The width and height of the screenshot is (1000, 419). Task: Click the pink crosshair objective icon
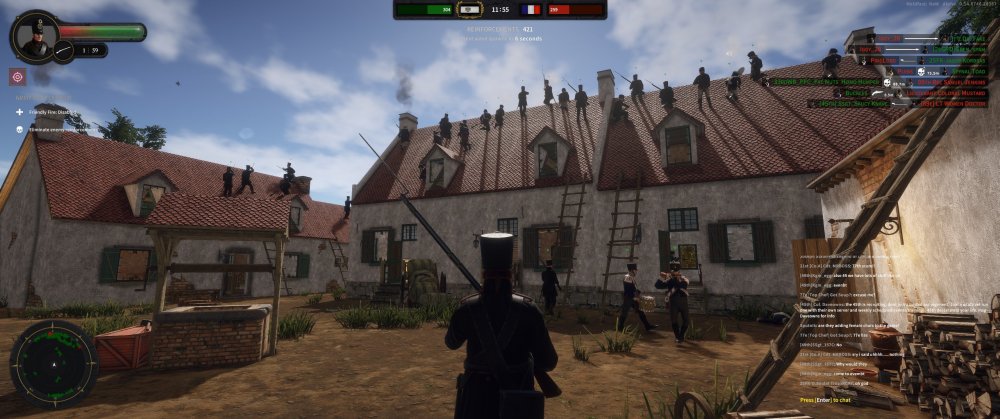pyautogui.click(x=17, y=77)
